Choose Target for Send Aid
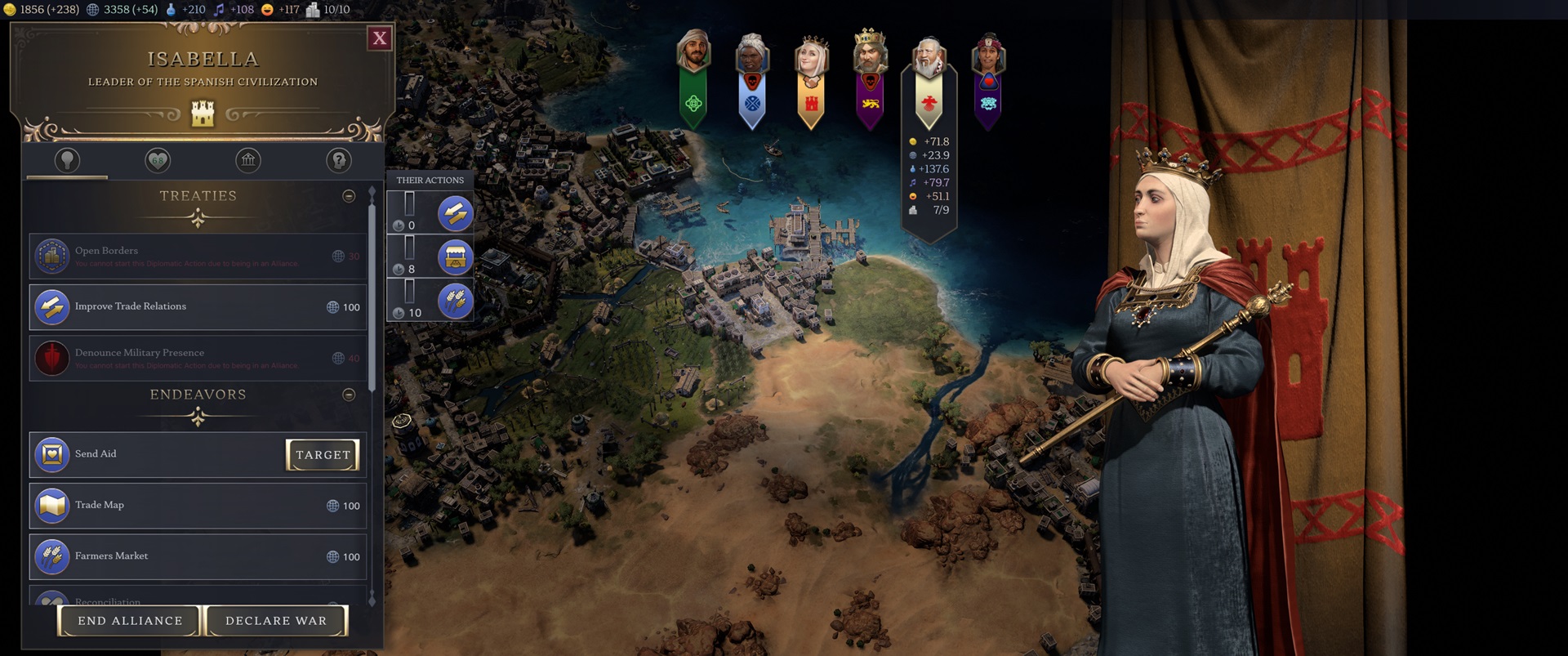Viewport: 1568px width, 656px height. [x=323, y=455]
